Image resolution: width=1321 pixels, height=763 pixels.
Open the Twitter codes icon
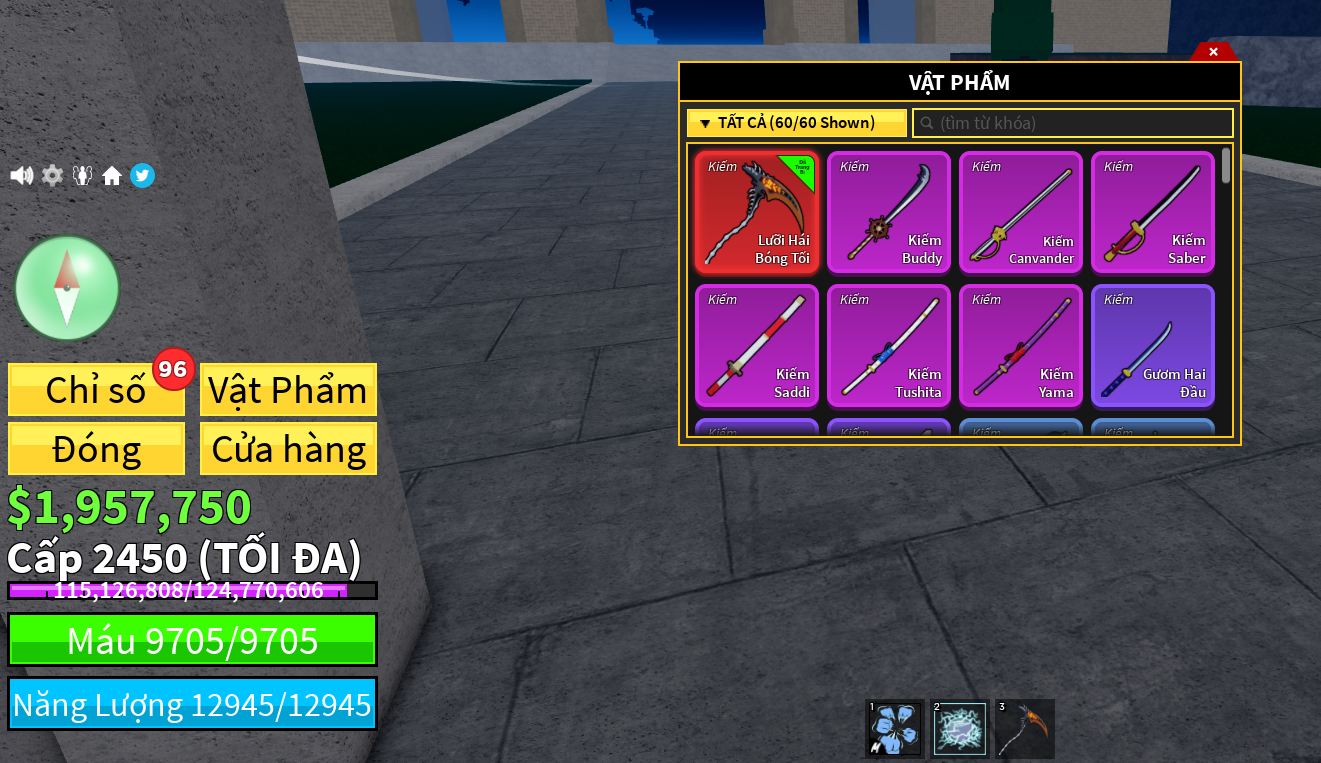click(142, 175)
